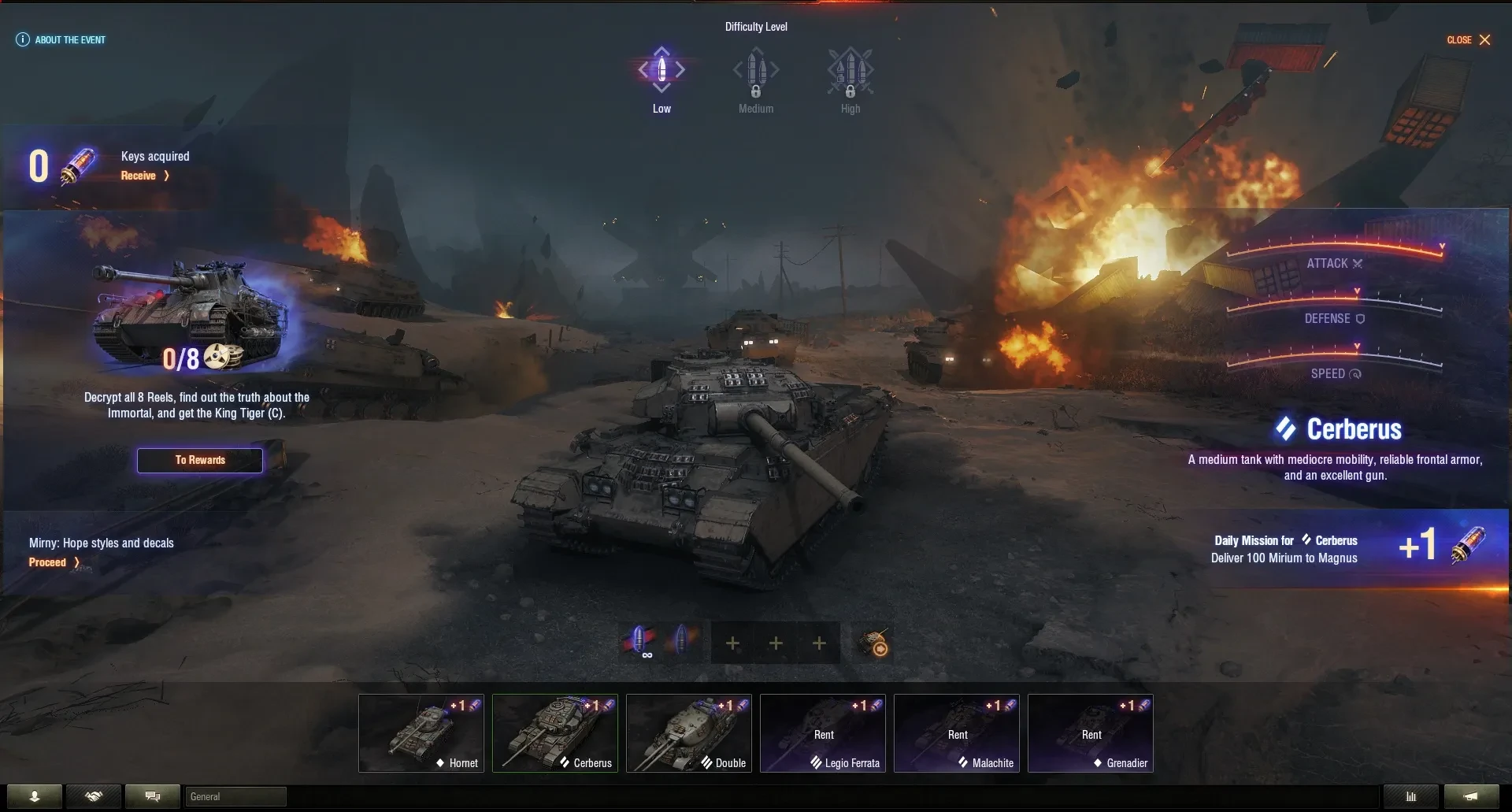The image size is (1512, 812).
Task: Proceed to Mirny: Hope styles and decals
Action: point(54,562)
